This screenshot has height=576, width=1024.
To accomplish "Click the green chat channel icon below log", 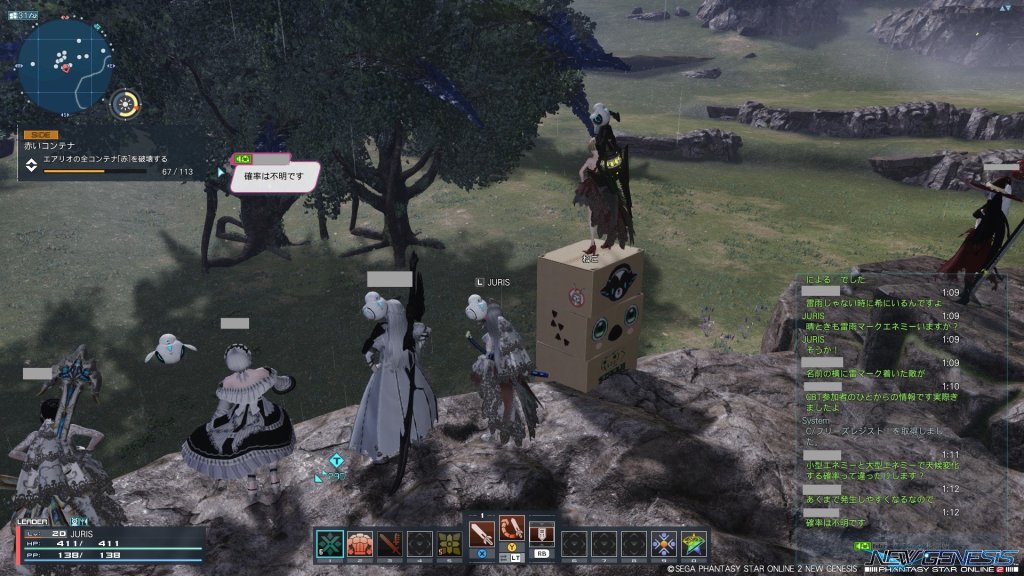I will click(862, 546).
